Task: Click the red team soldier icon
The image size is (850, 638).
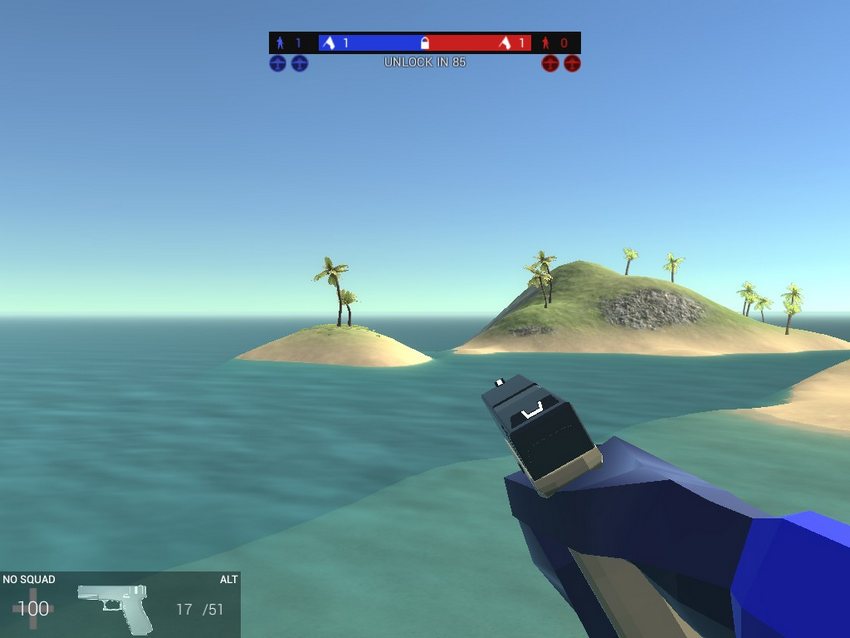Action: click(546, 43)
